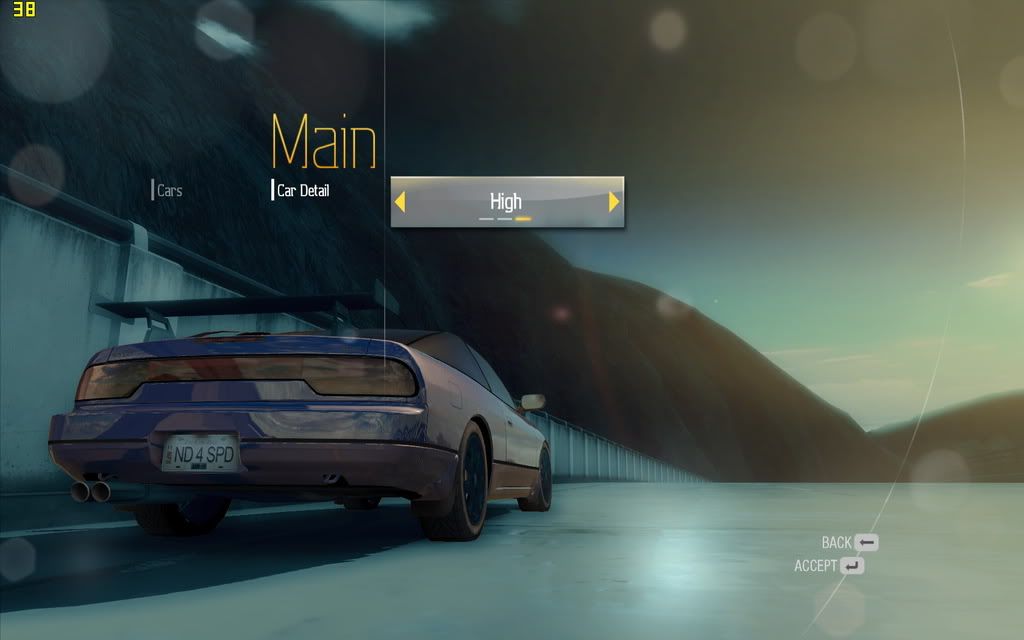Select the Cars menu entry
Image resolution: width=1024 pixels, height=640 pixels.
(x=169, y=190)
